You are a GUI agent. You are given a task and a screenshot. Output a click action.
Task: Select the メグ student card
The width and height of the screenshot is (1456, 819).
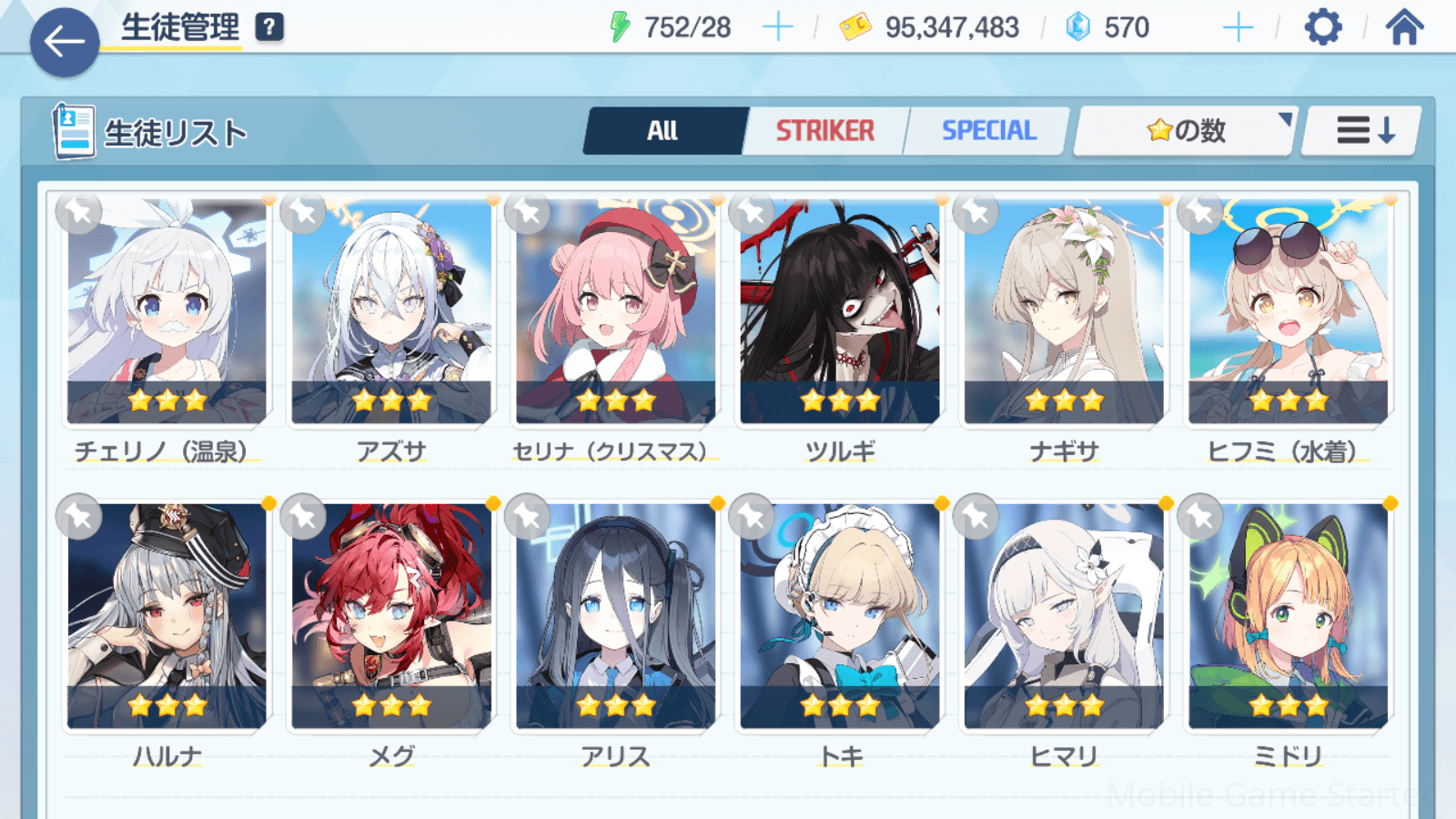391,616
